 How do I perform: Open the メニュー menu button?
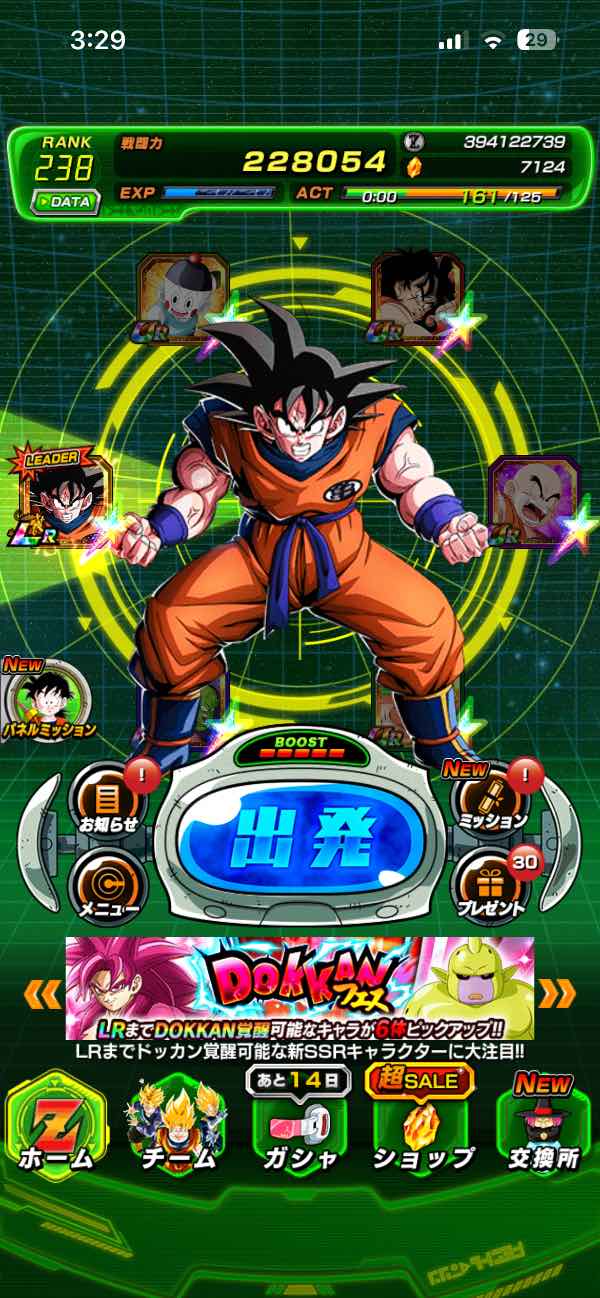pos(108,886)
